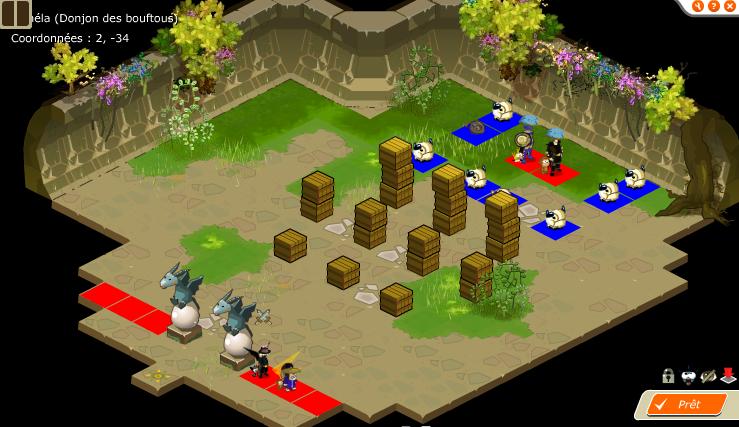Click the brown pause-style panel icon
This screenshot has width=739, height=427.
pos(16,13)
